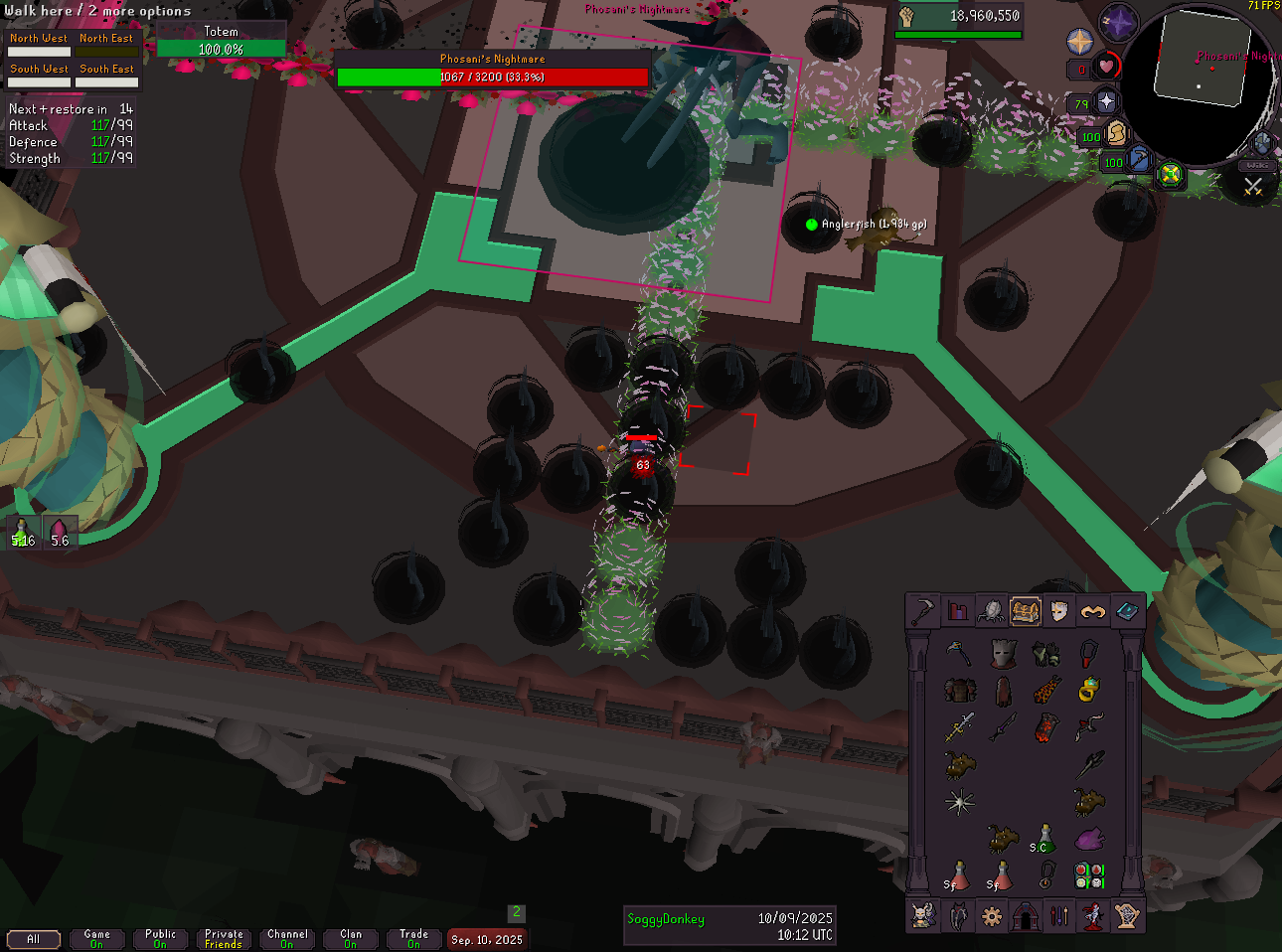Toggle the Game chat filter

click(x=97, y=939)
